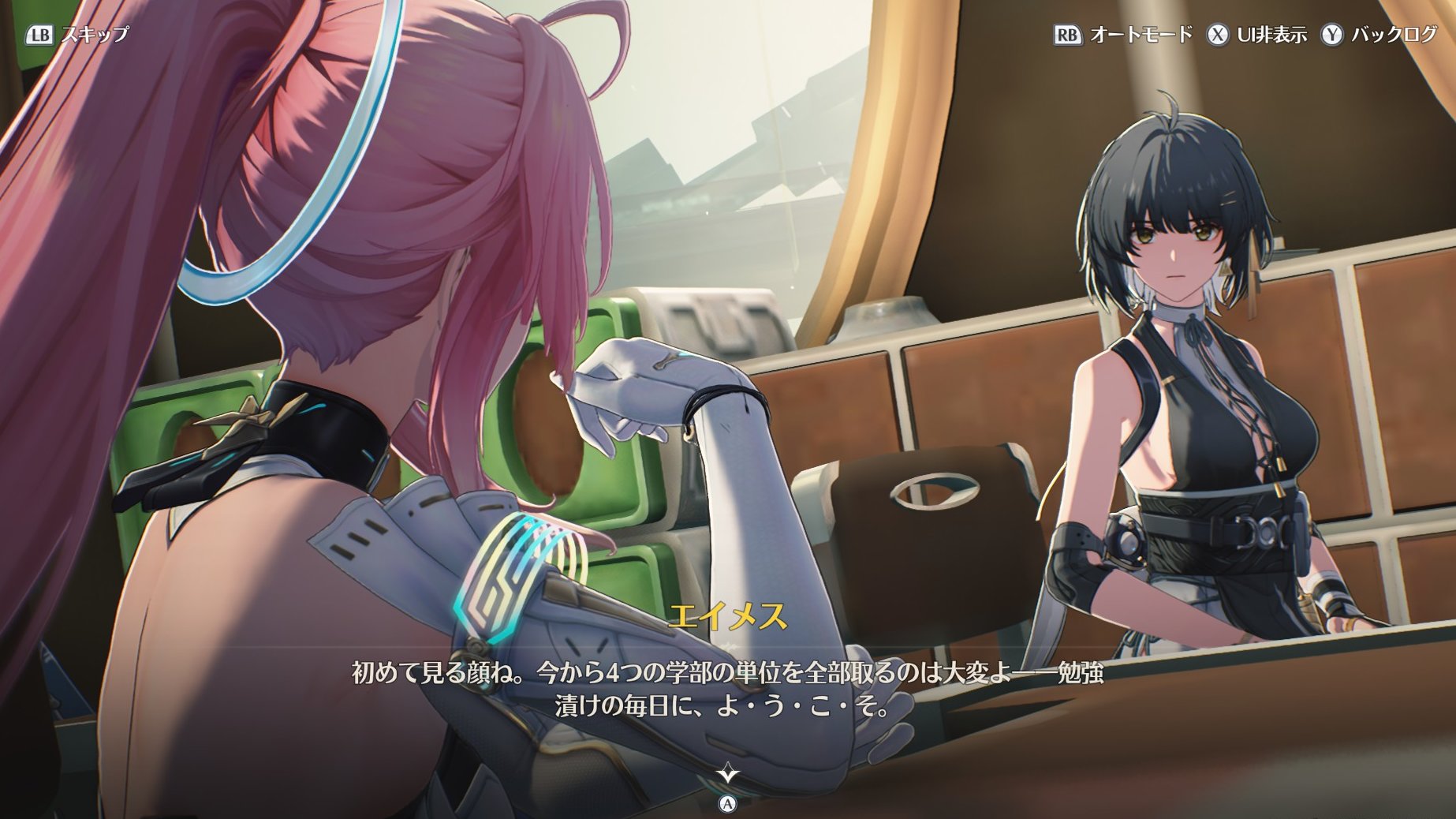
Task: Advance dialogue via the diamond continue marker
Action: coord(727,774)
